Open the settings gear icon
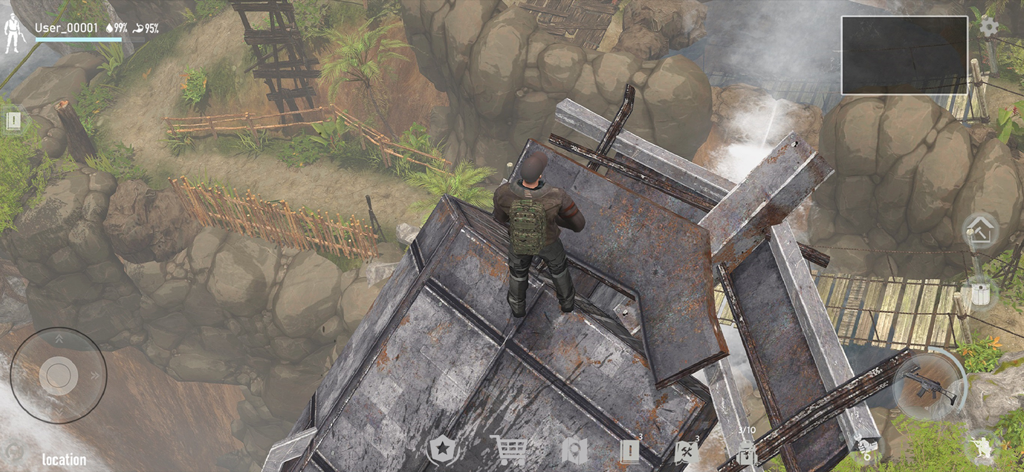This screenshot has height=472, width=1024. pyautogui.click(x=988, y=27)
